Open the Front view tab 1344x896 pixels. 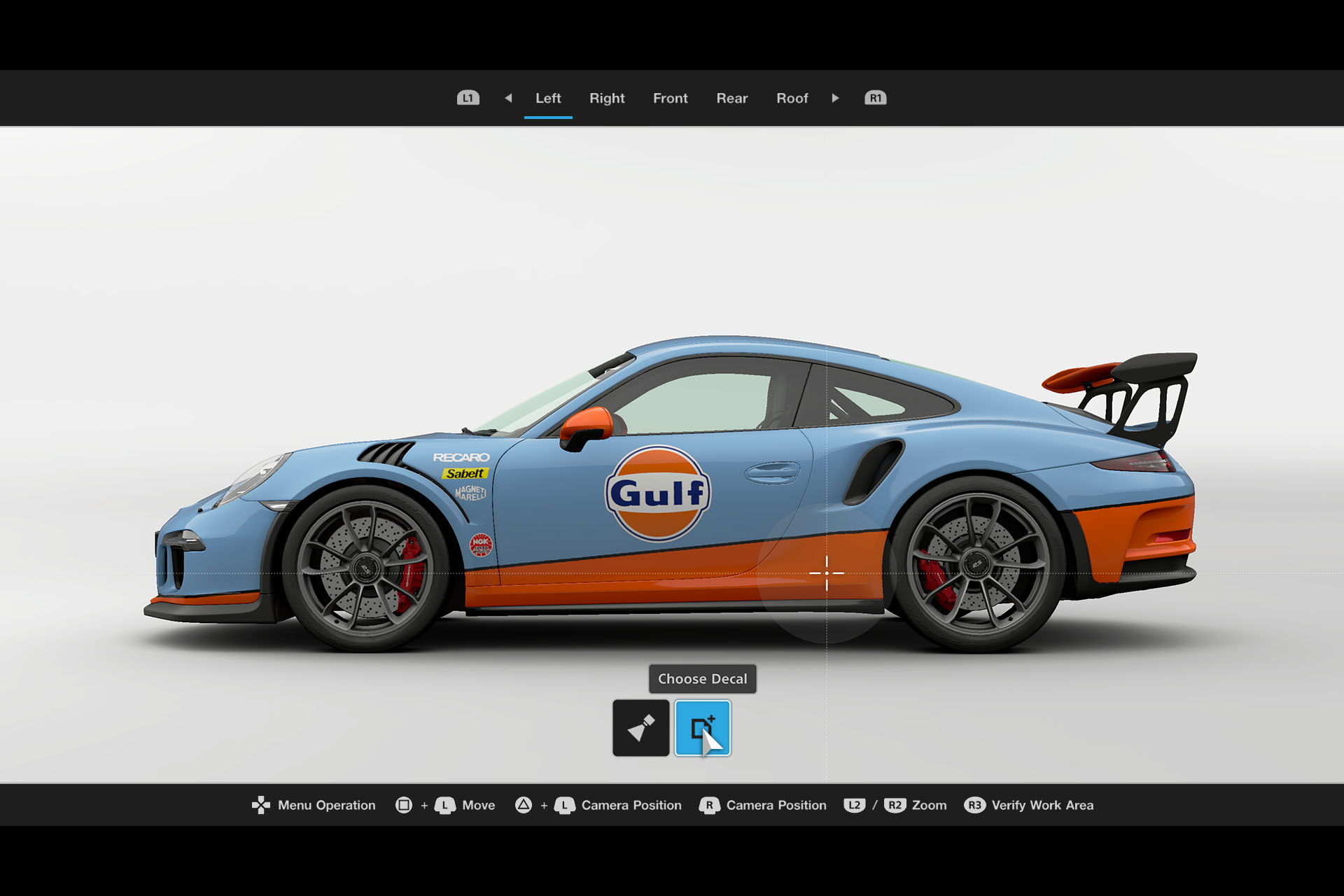tap(670, 99)
